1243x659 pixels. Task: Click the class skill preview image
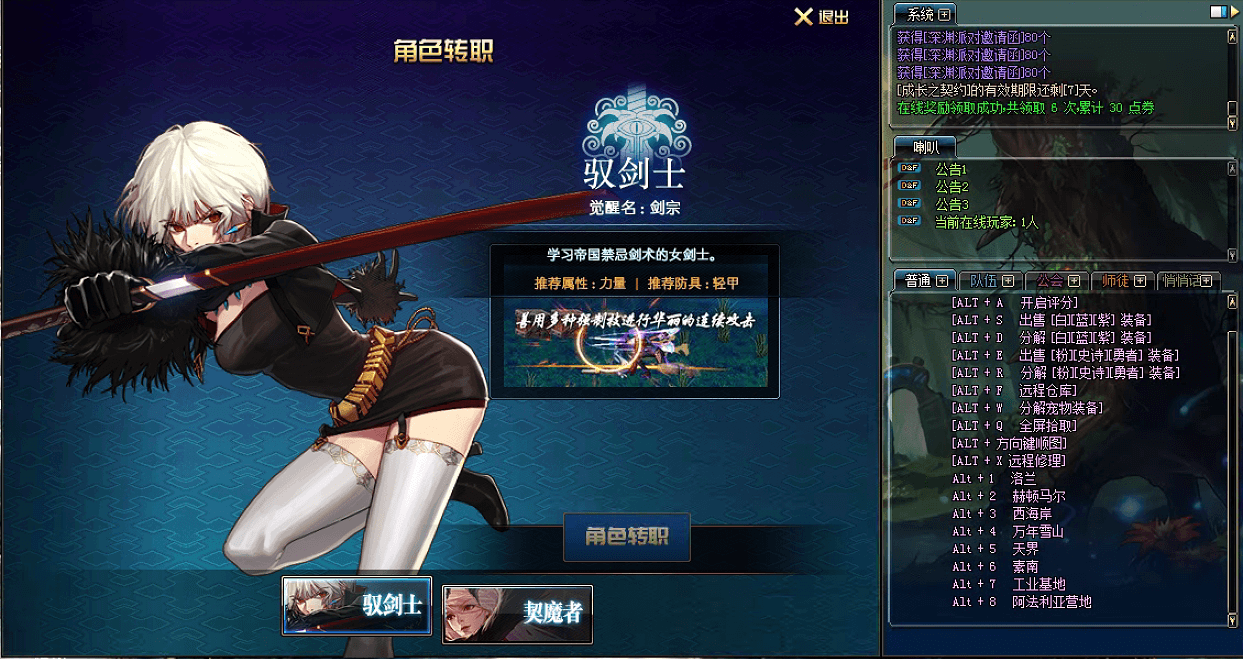[x=635, y=343]
